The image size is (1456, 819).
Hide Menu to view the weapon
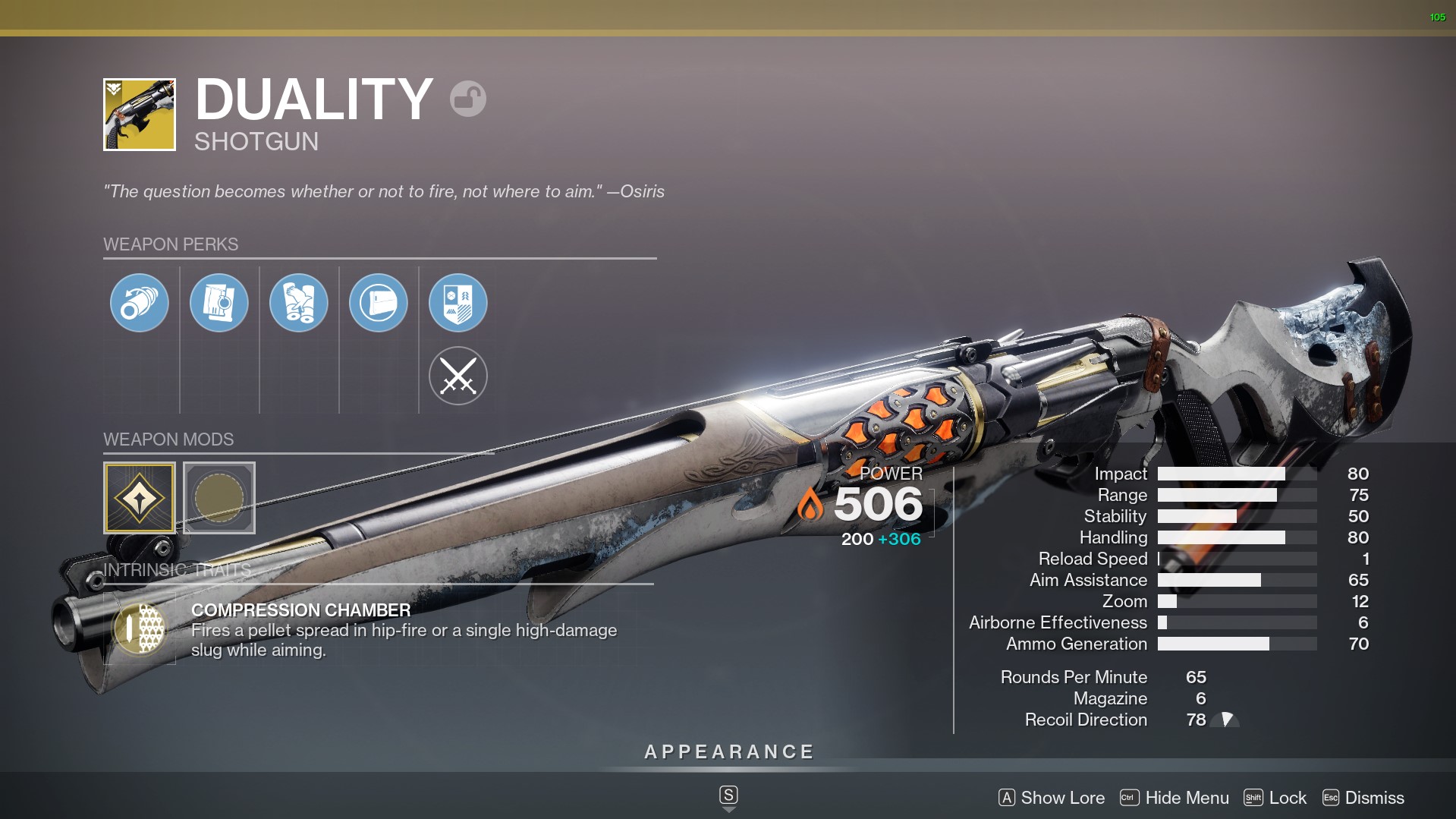click(1175, 798)
